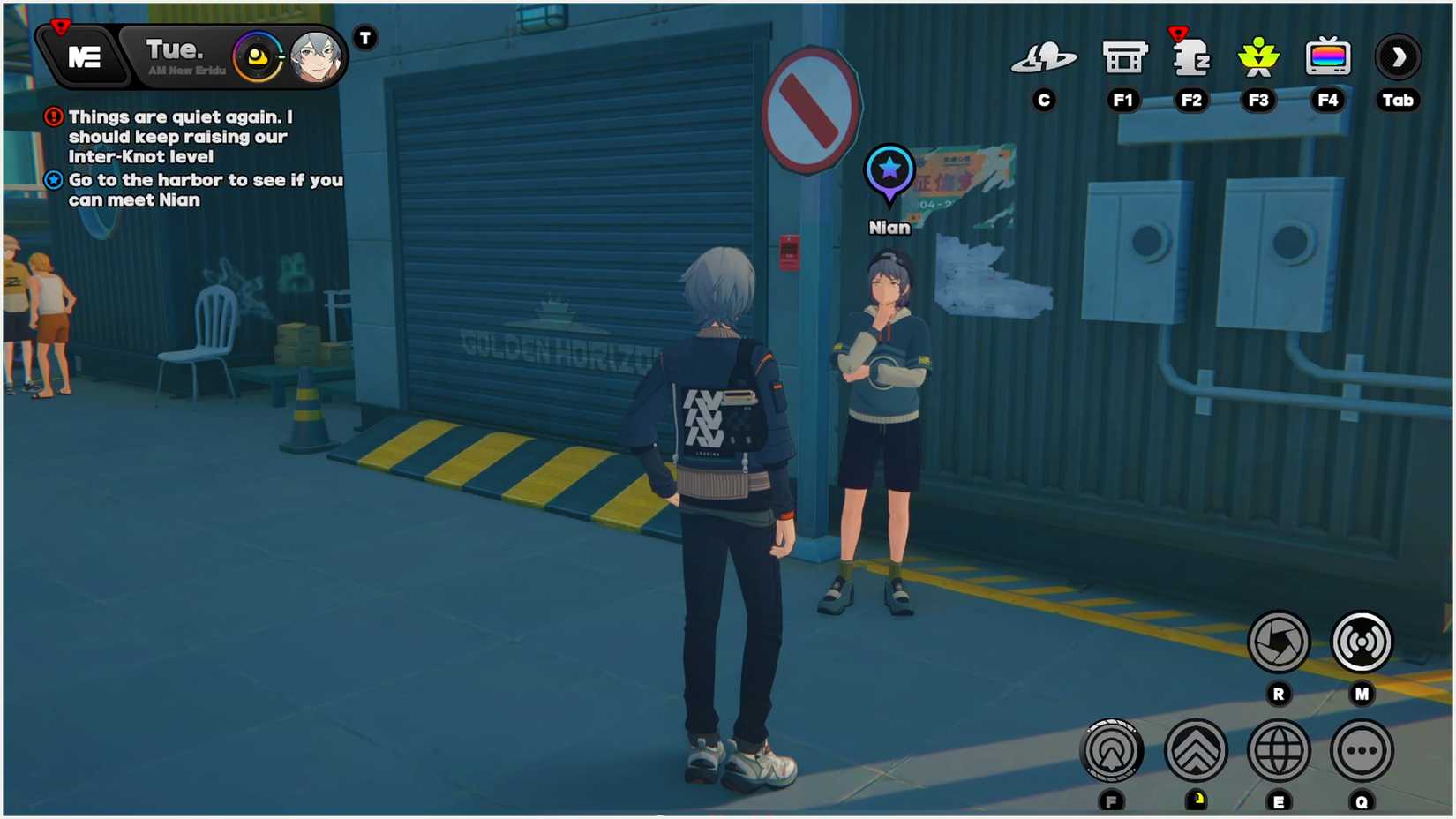Click the red alert quest icon
The image size is (1456, 819).
(53, 116)
